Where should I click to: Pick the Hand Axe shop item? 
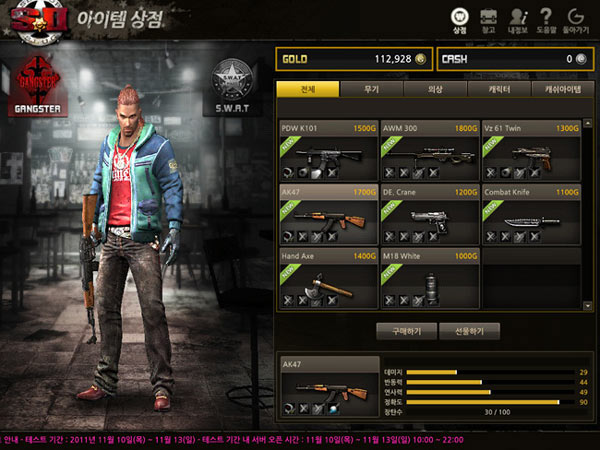tap(329, 278)
